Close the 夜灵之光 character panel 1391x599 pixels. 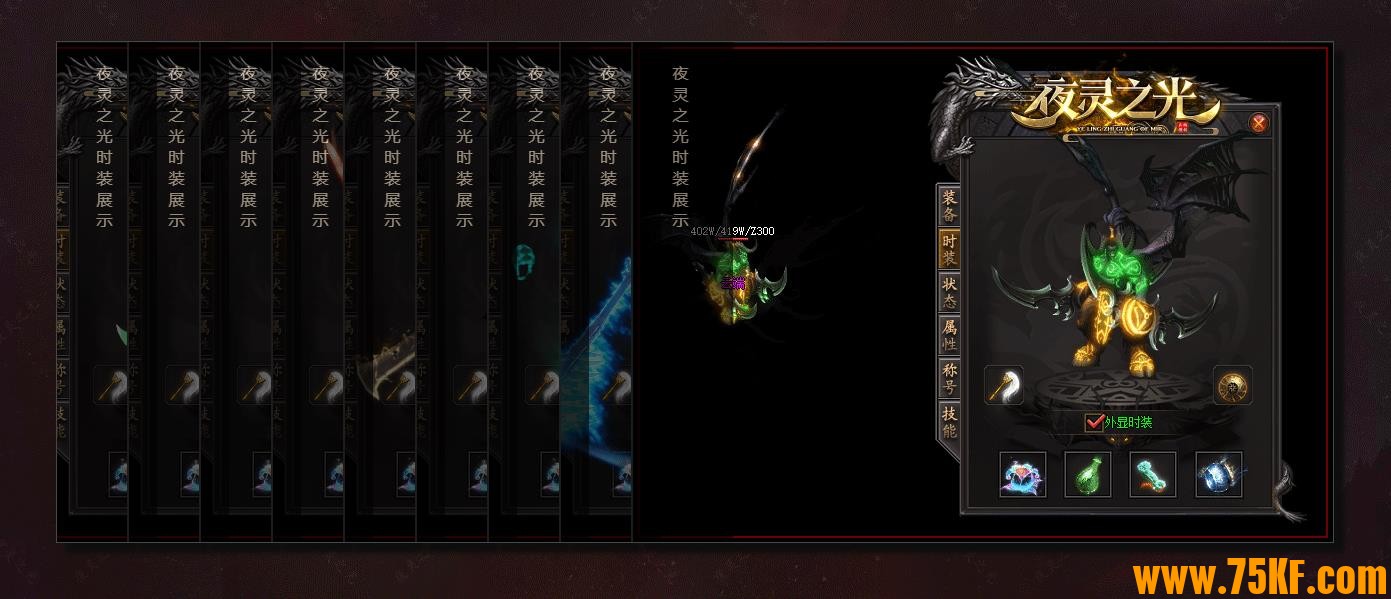click(x=1259, y=123)
